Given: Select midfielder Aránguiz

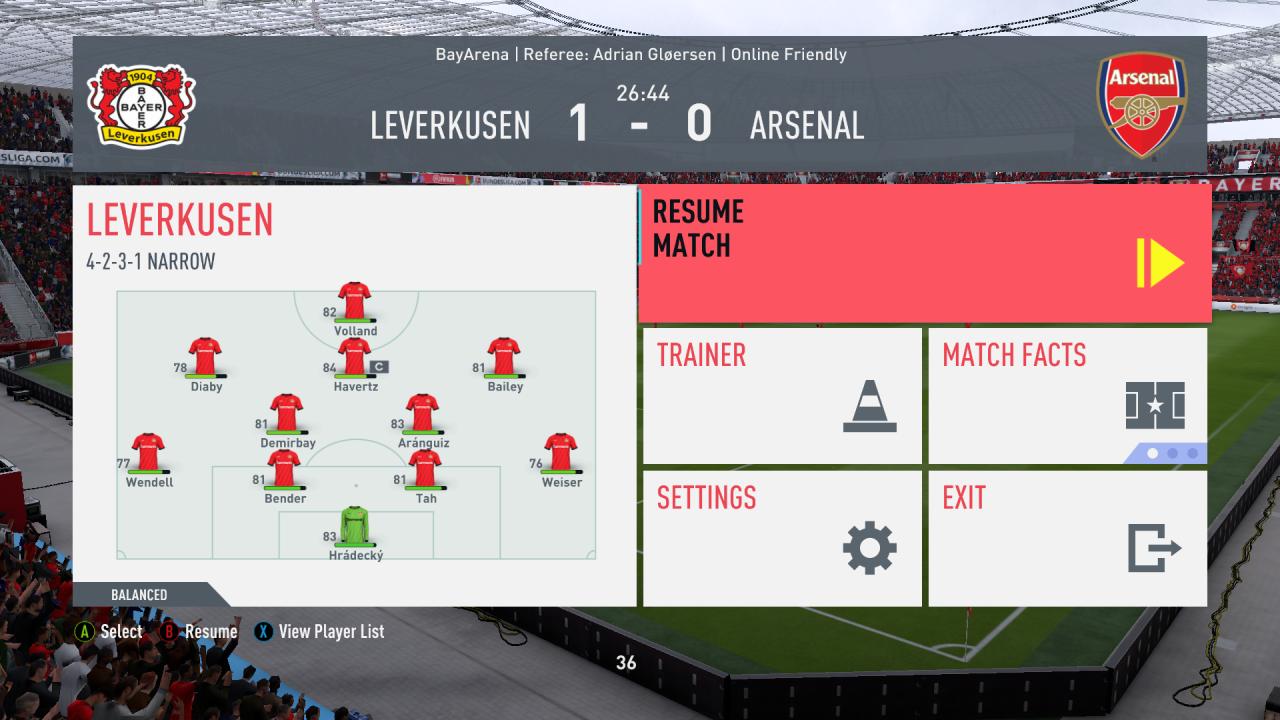Looking at the screenshot, I should click(423, 412).
